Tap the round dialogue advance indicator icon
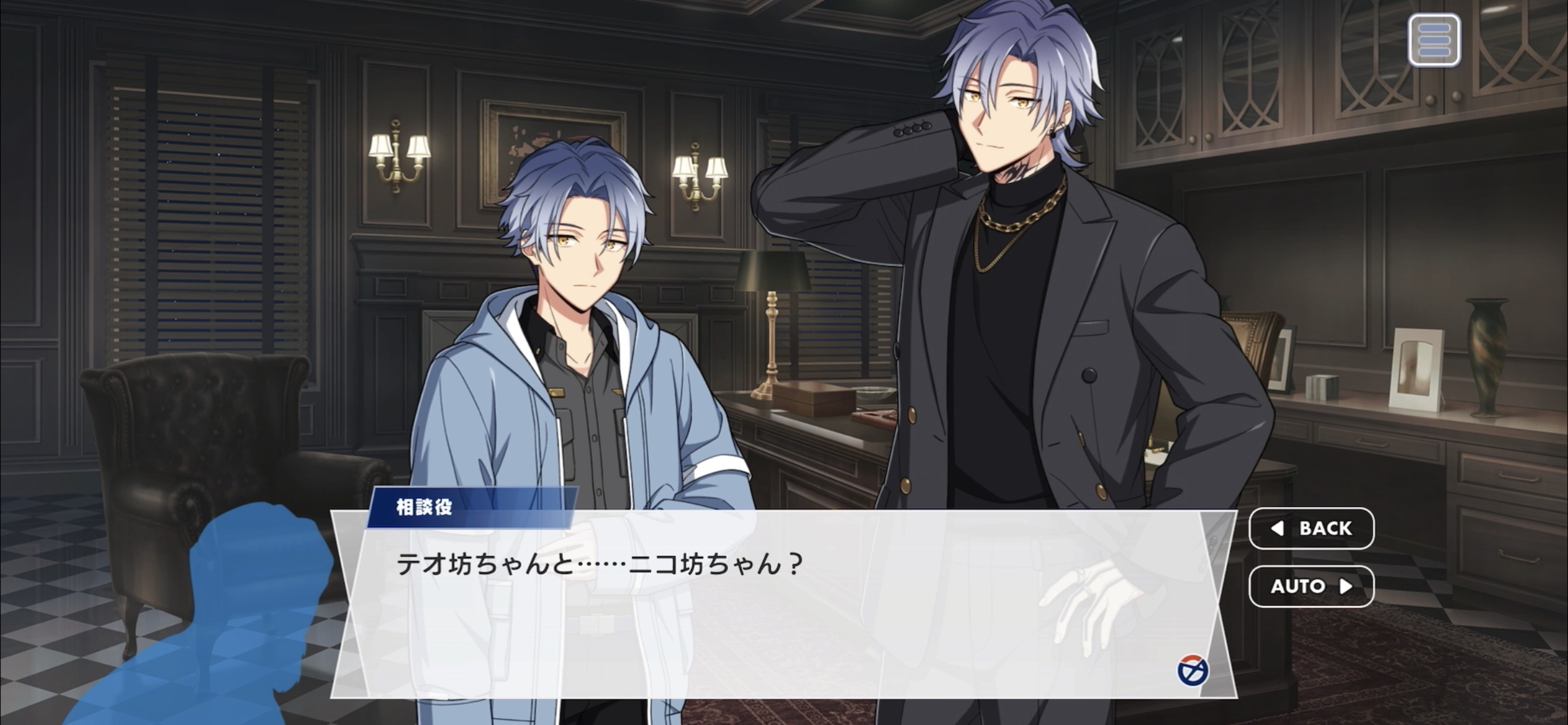 [1192, 671]
